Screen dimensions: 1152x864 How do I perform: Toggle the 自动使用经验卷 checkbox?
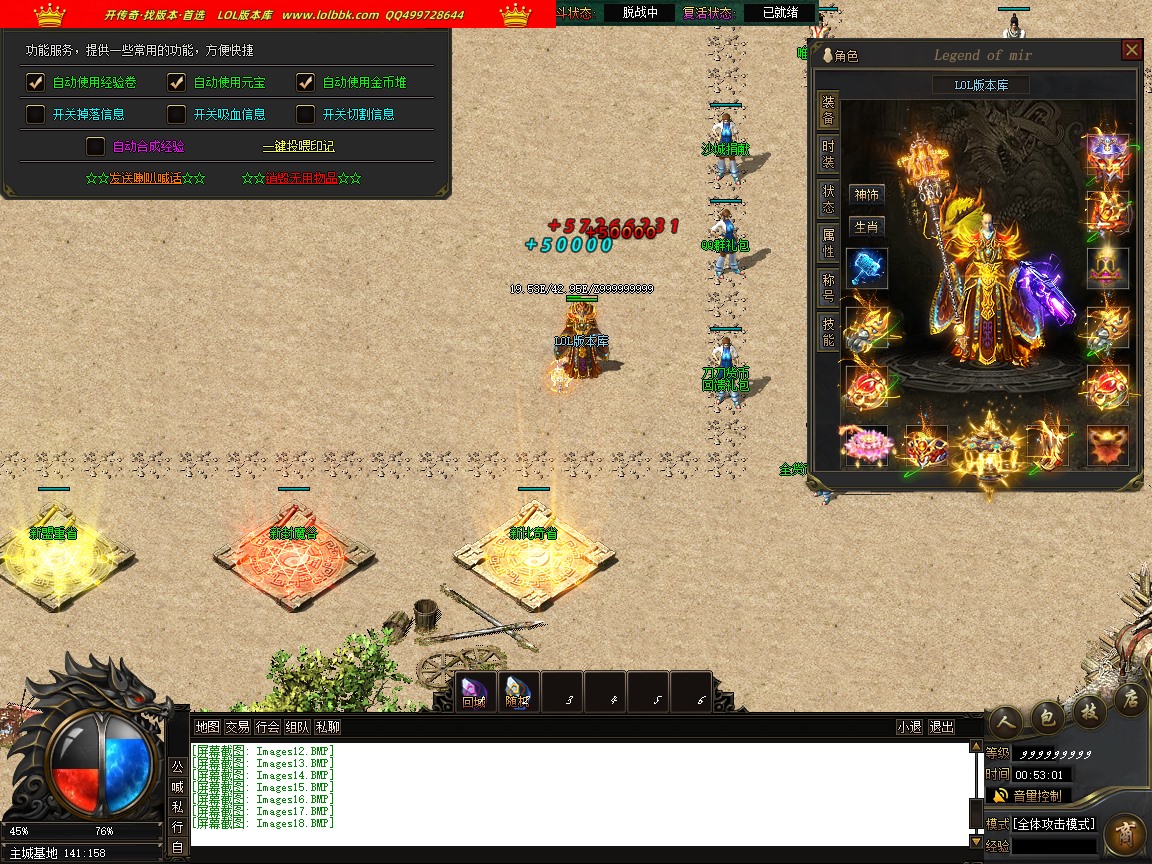(x=35, y=82)
